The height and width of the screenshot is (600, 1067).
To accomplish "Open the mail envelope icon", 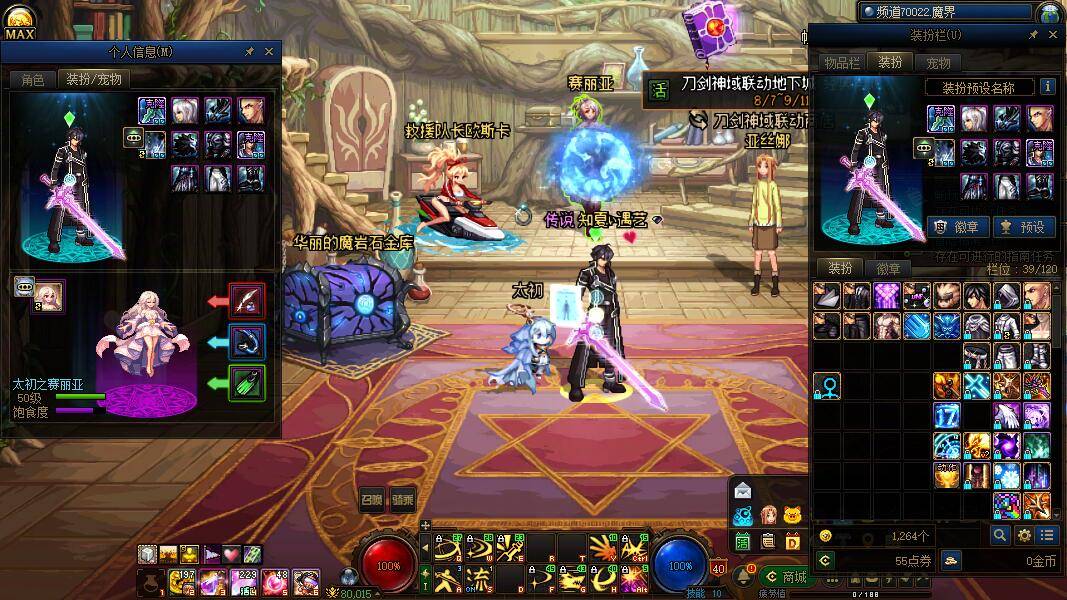I will 743,490.
